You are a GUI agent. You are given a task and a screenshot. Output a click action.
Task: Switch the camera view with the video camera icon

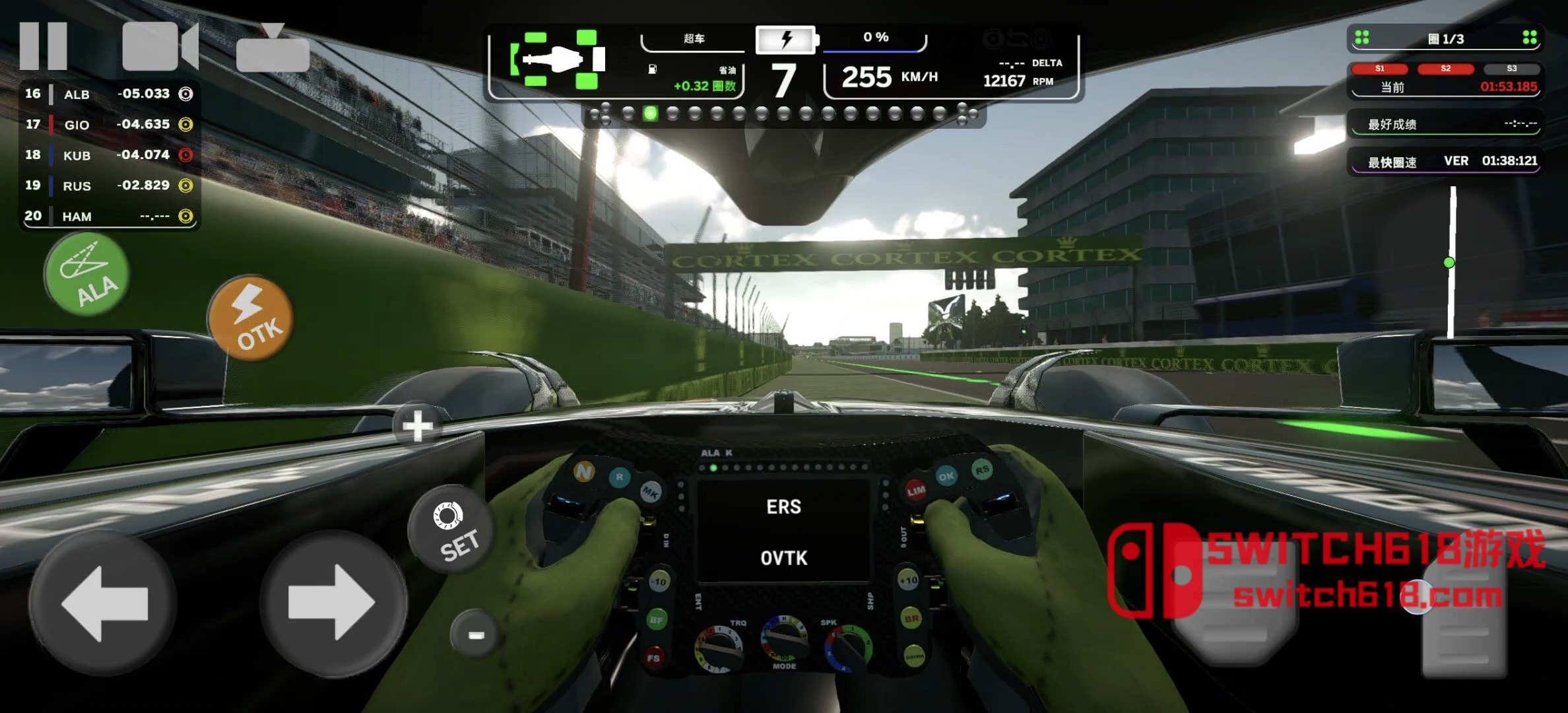(160, 46)
